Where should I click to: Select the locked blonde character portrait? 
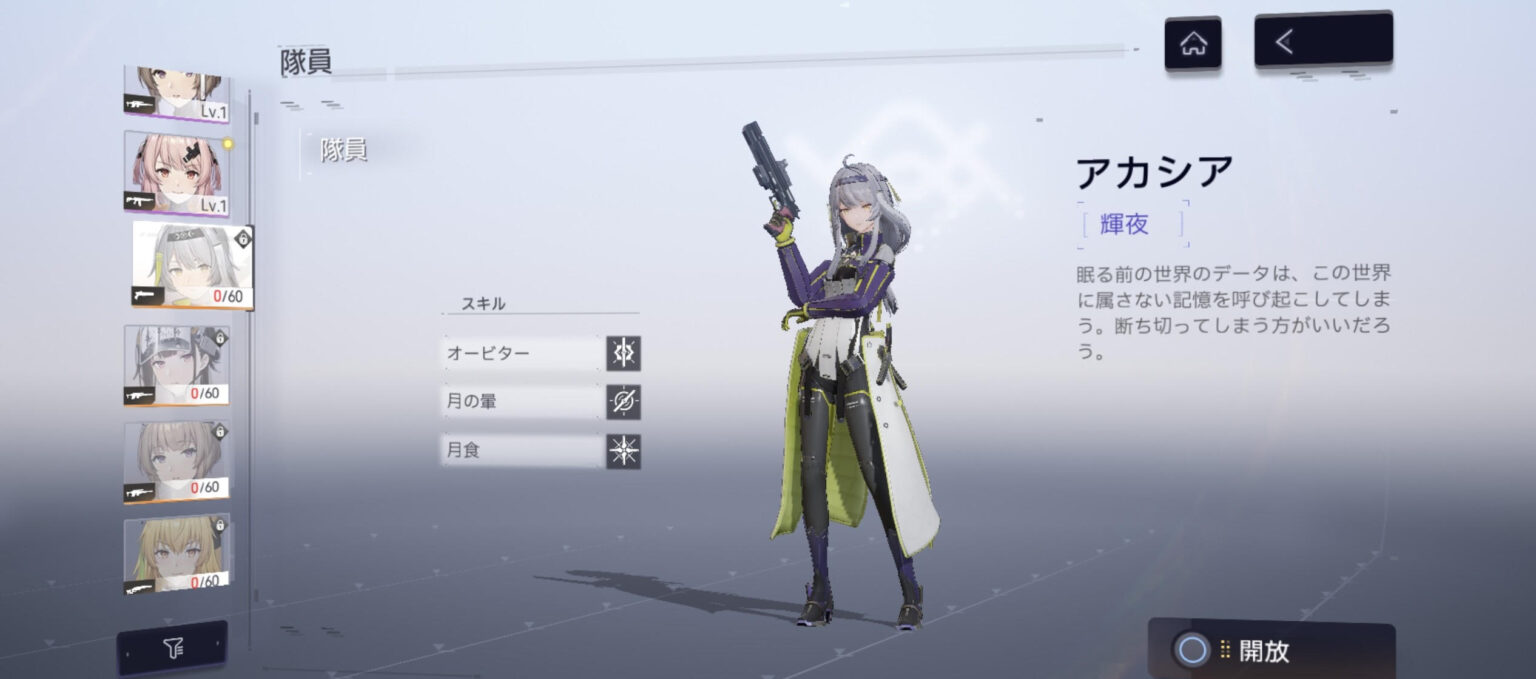[x=176, y=553]
